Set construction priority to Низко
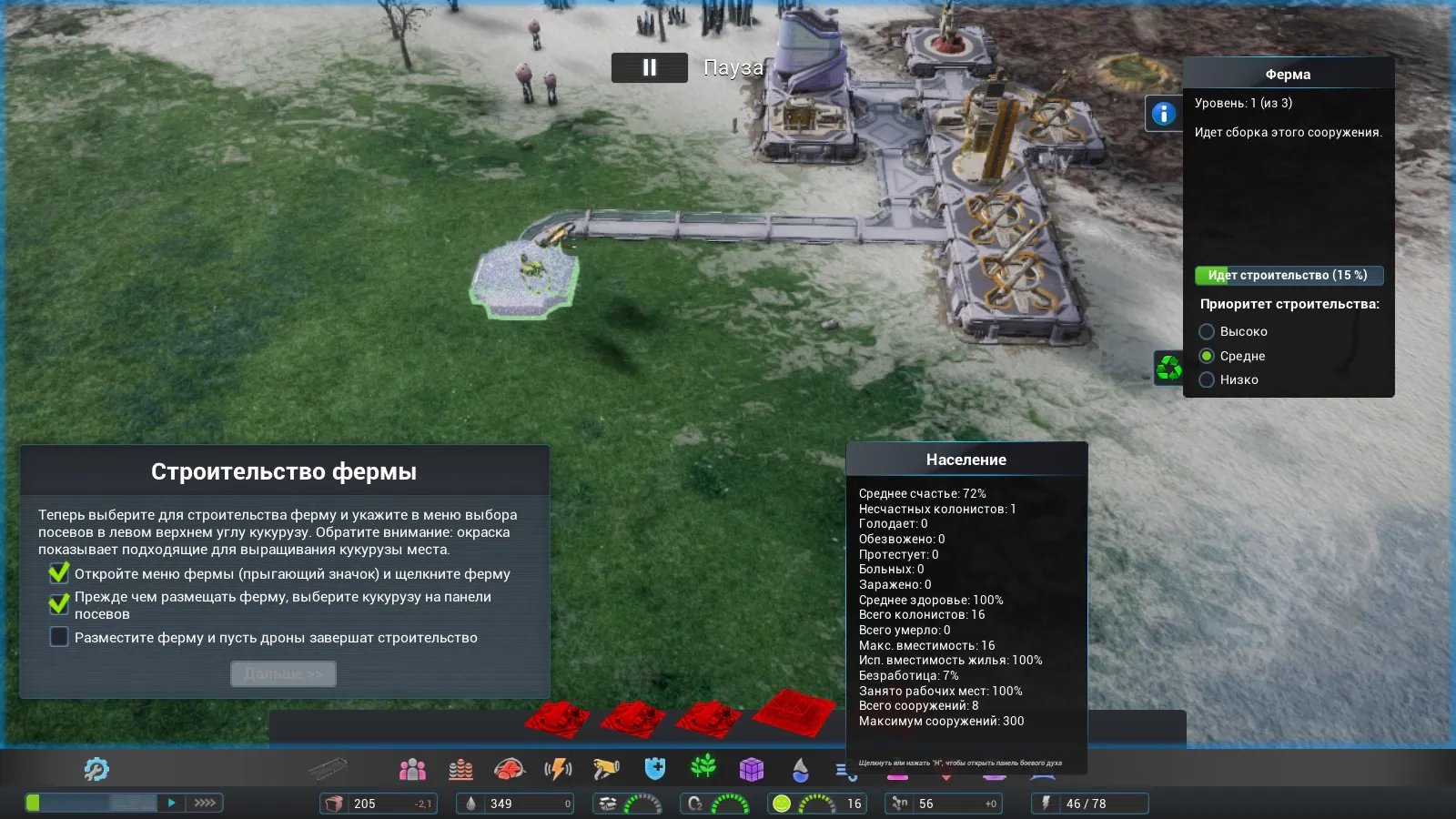The height and width of the screenshot is (819, 1456). coord(1207,379)
